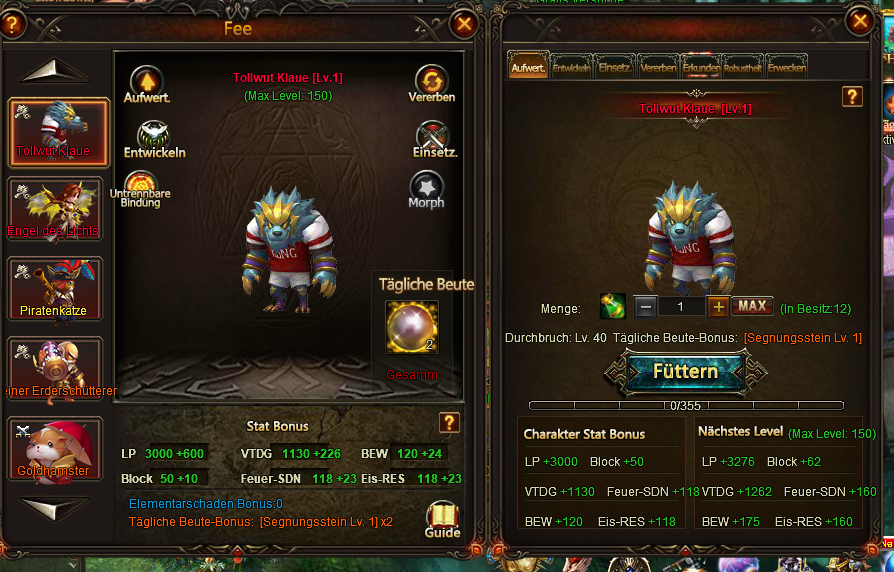Open help for the Fee panel
894x572 pixels.
[11, 25]
